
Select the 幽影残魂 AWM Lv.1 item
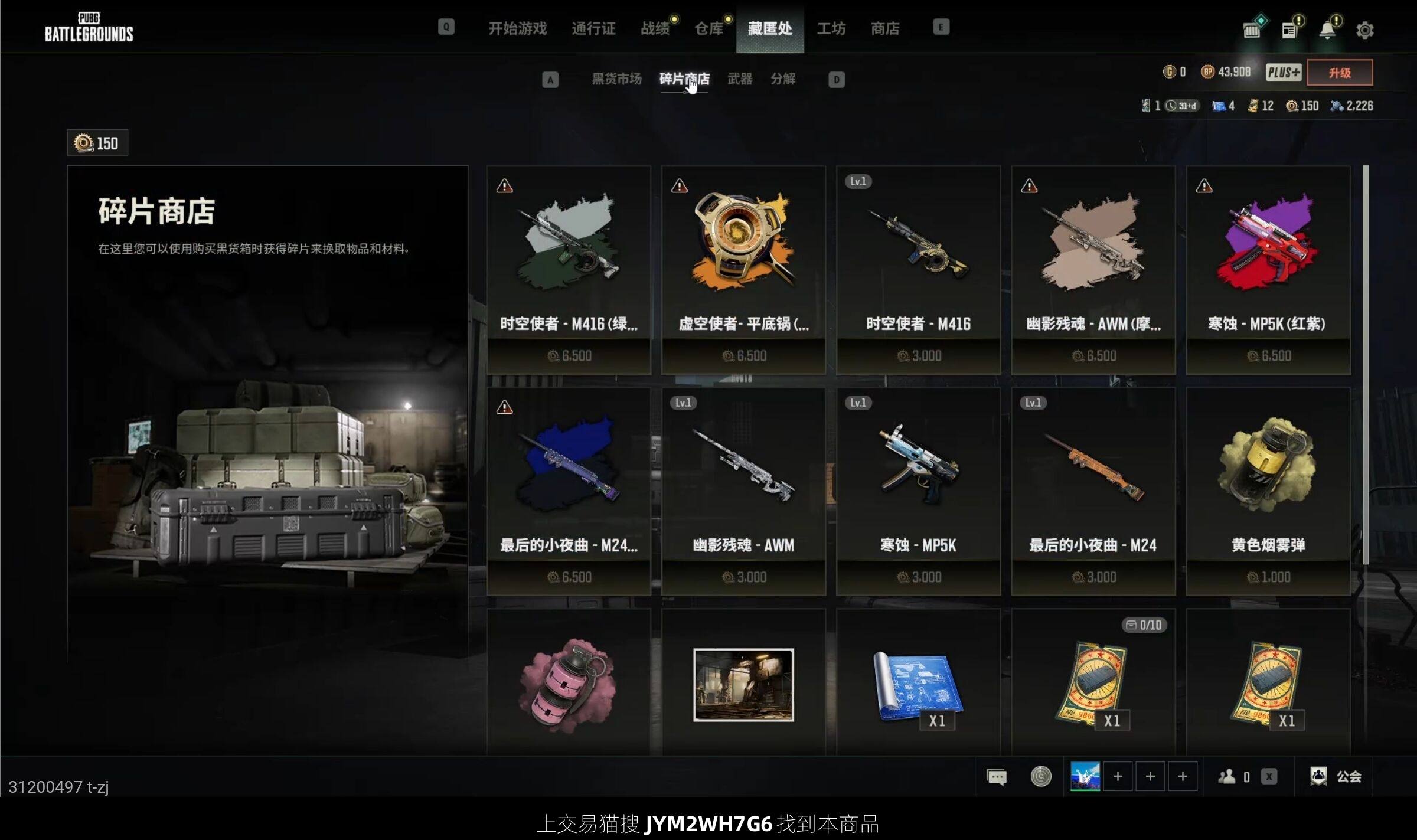click(743, 491)
